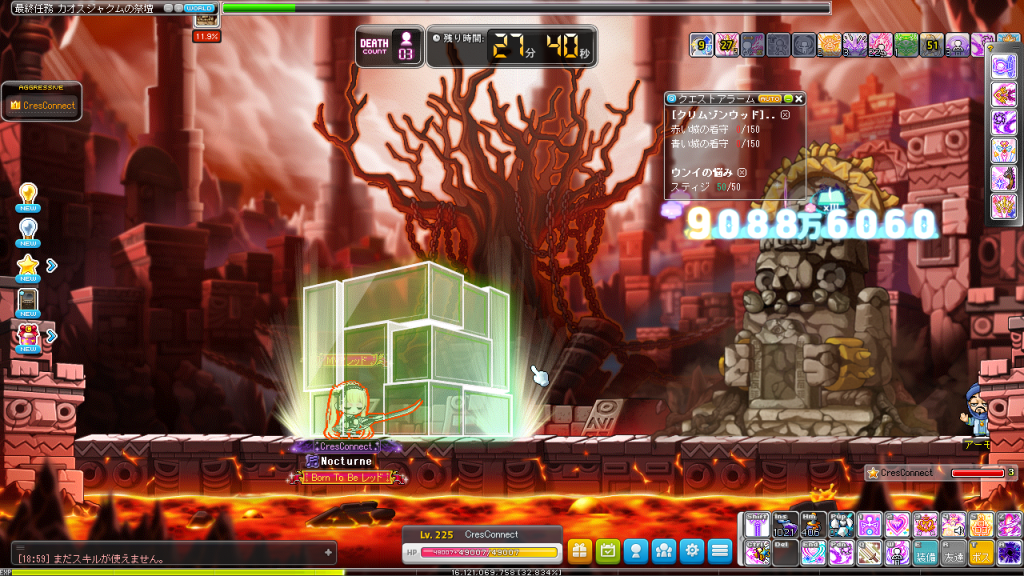Open the community menu button
Screen dimensions: 1024x576
[x=663, y=550]
